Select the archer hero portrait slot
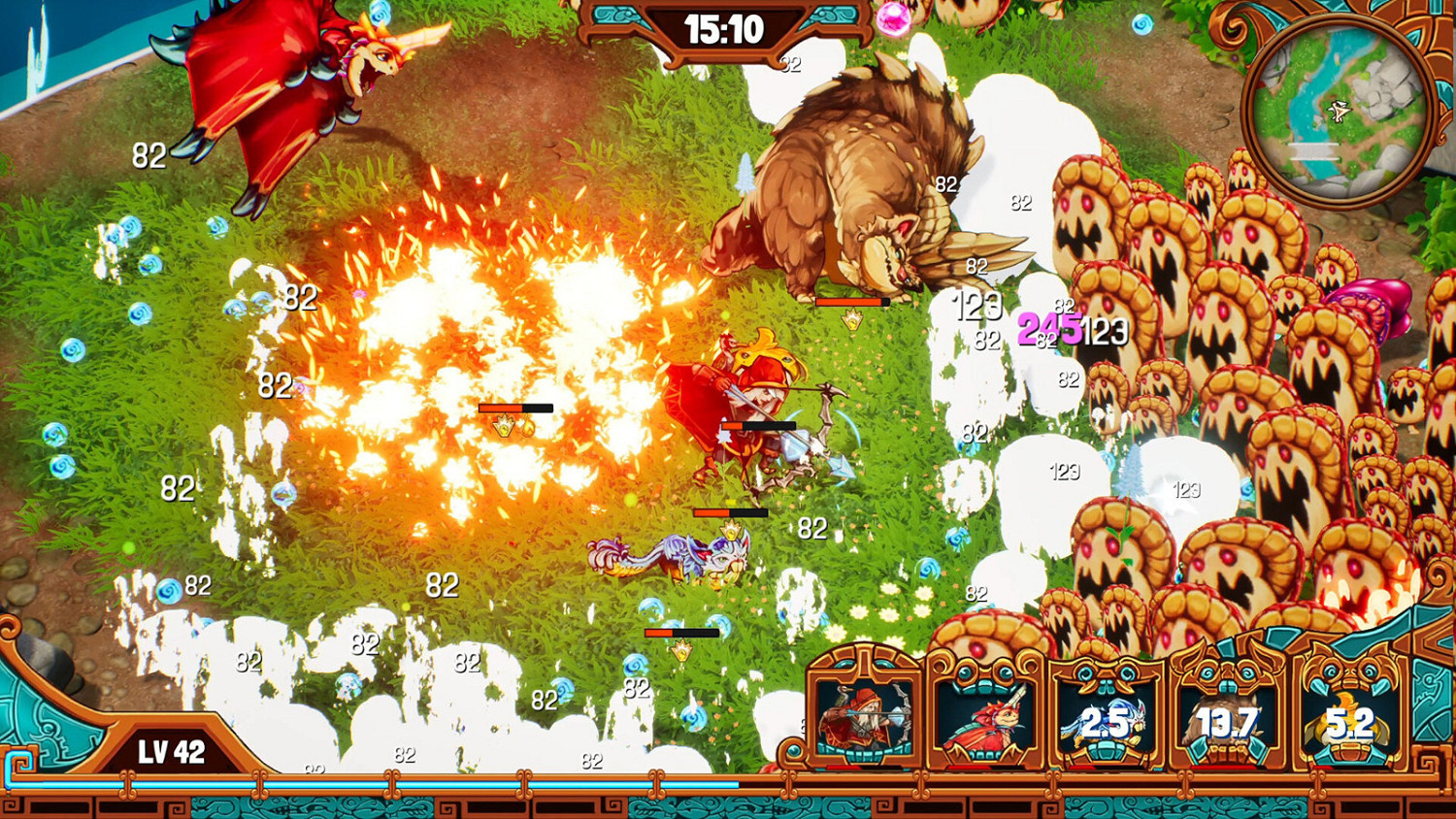 860,720
